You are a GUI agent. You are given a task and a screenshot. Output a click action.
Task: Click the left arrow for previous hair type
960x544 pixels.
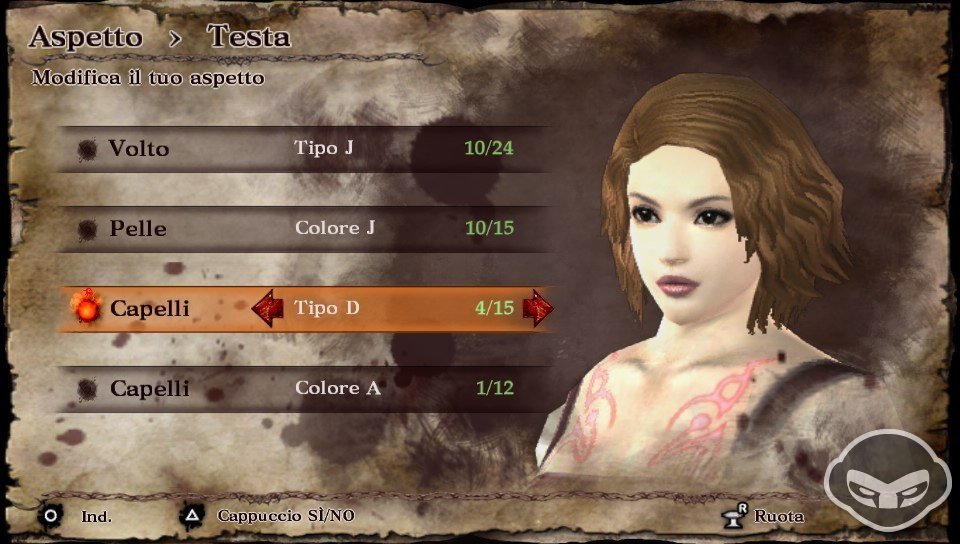(267, 308)
